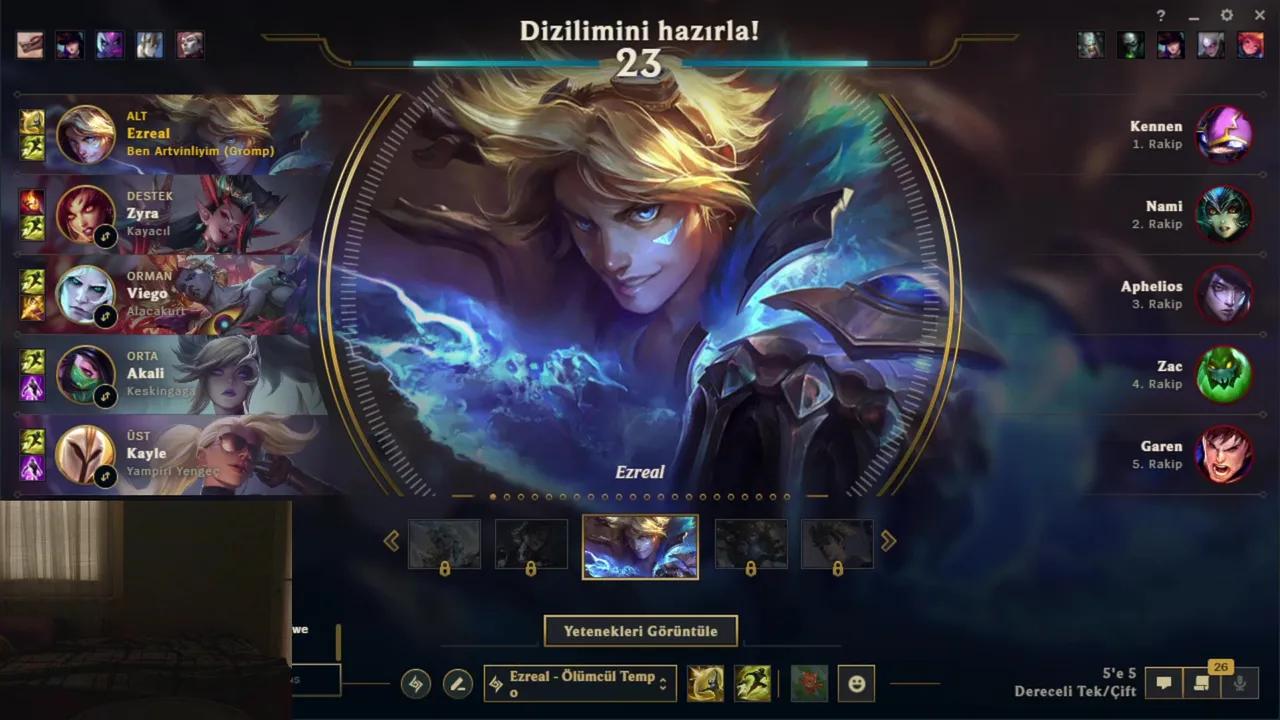Image resolution: width=1280 pixels, height=720 pixels.
Task: Click the rune page icon beside the editor
Action: [416, 683]
